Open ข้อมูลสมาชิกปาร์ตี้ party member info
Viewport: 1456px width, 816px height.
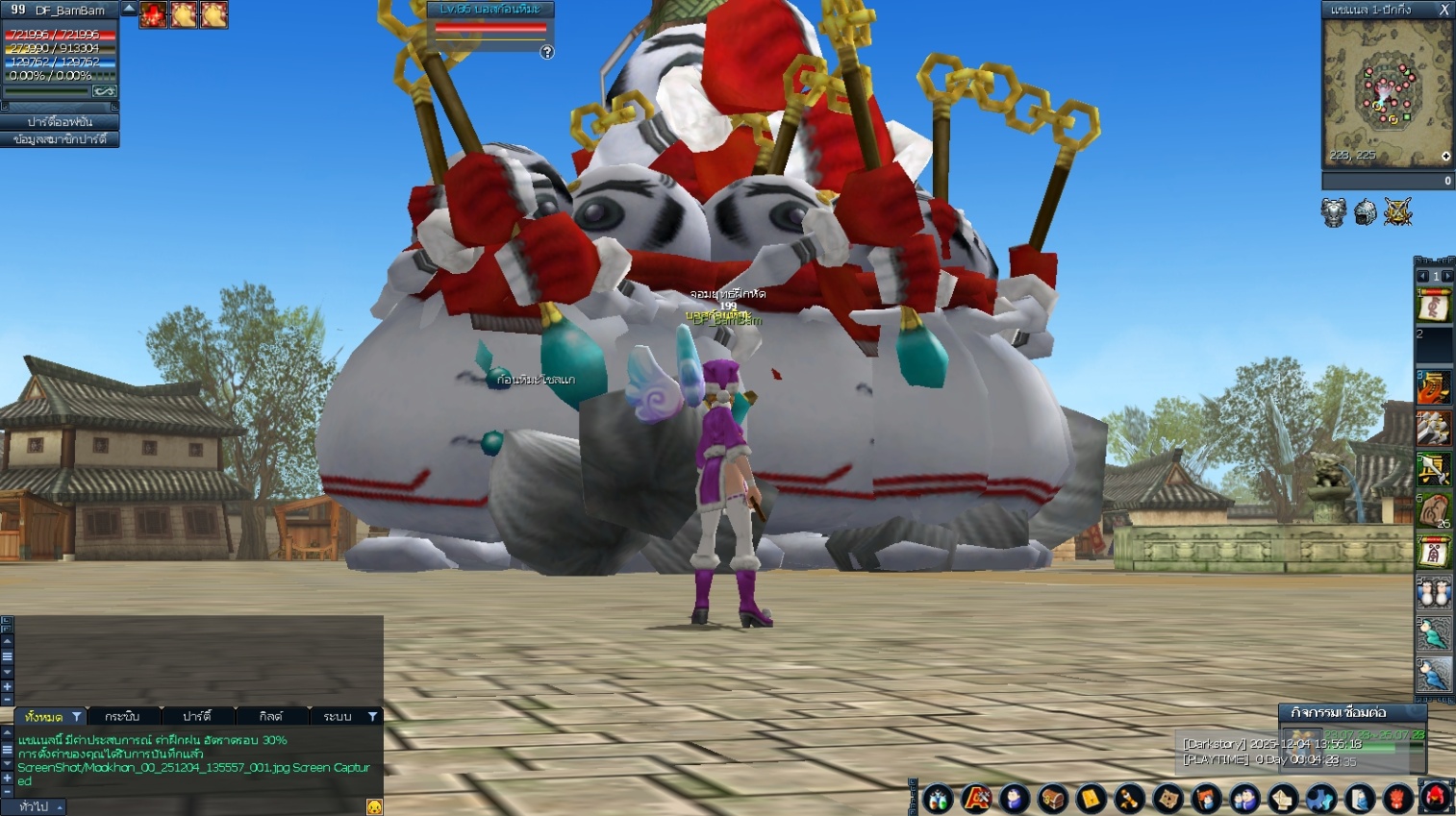60,139
